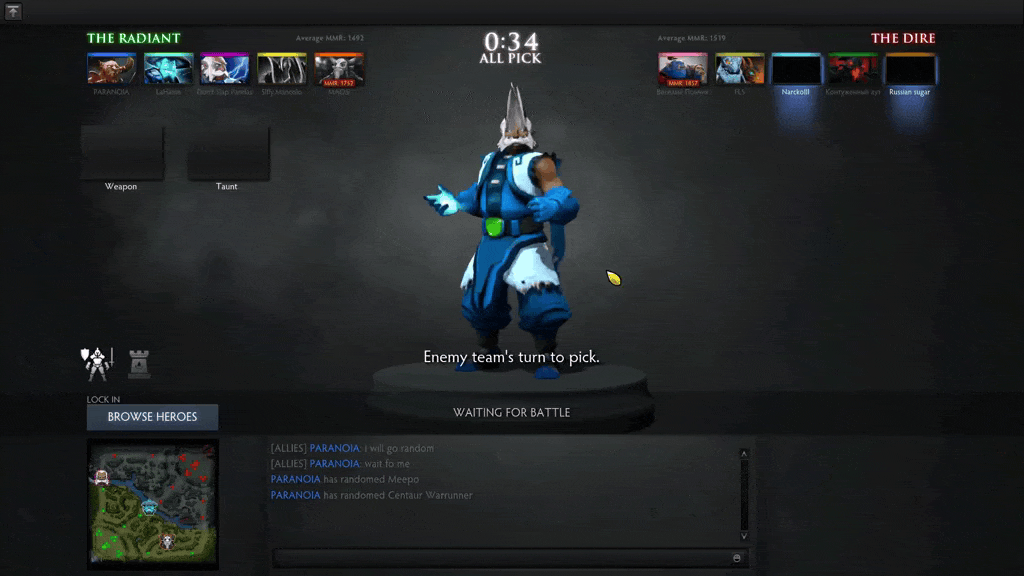The height and width of the screenshot is (576, 1024).
Task: Select Narckolll's empty Dire hero slot
Action: click(796, 69)
